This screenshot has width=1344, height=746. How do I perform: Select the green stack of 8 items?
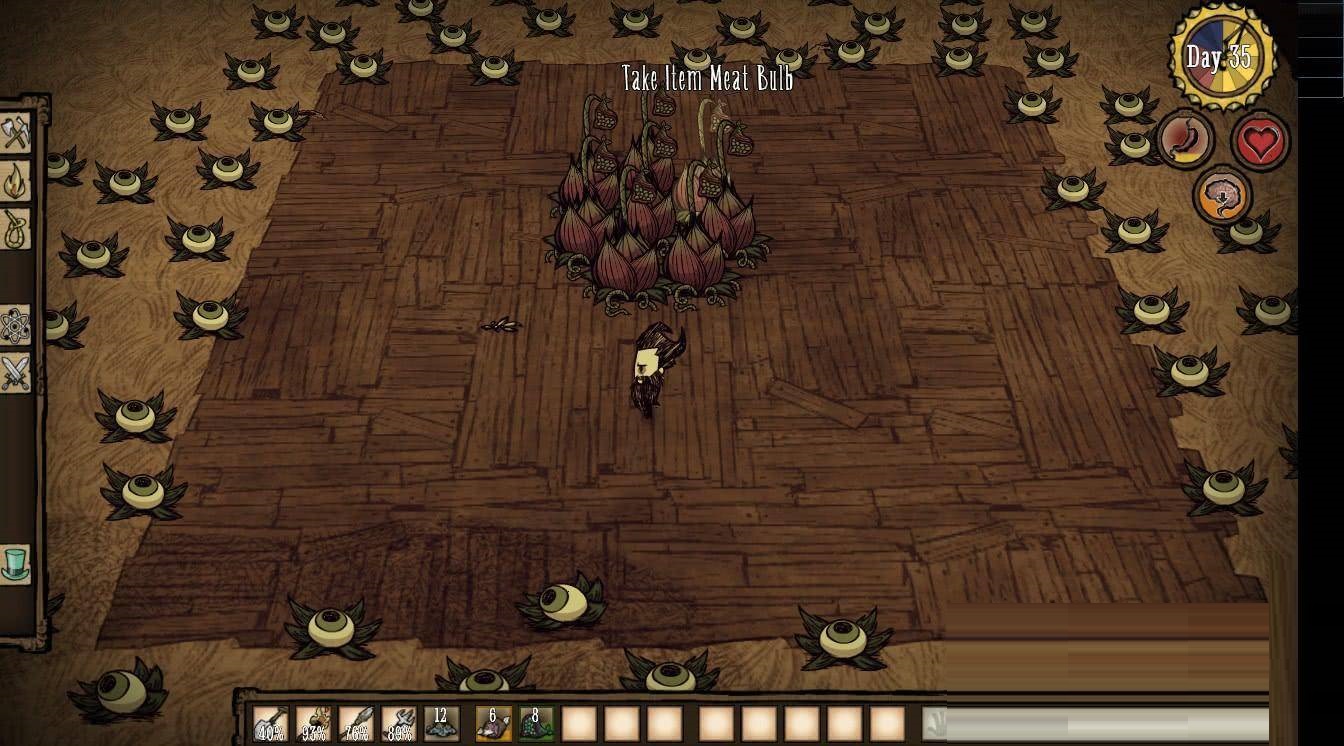[536, 723]
